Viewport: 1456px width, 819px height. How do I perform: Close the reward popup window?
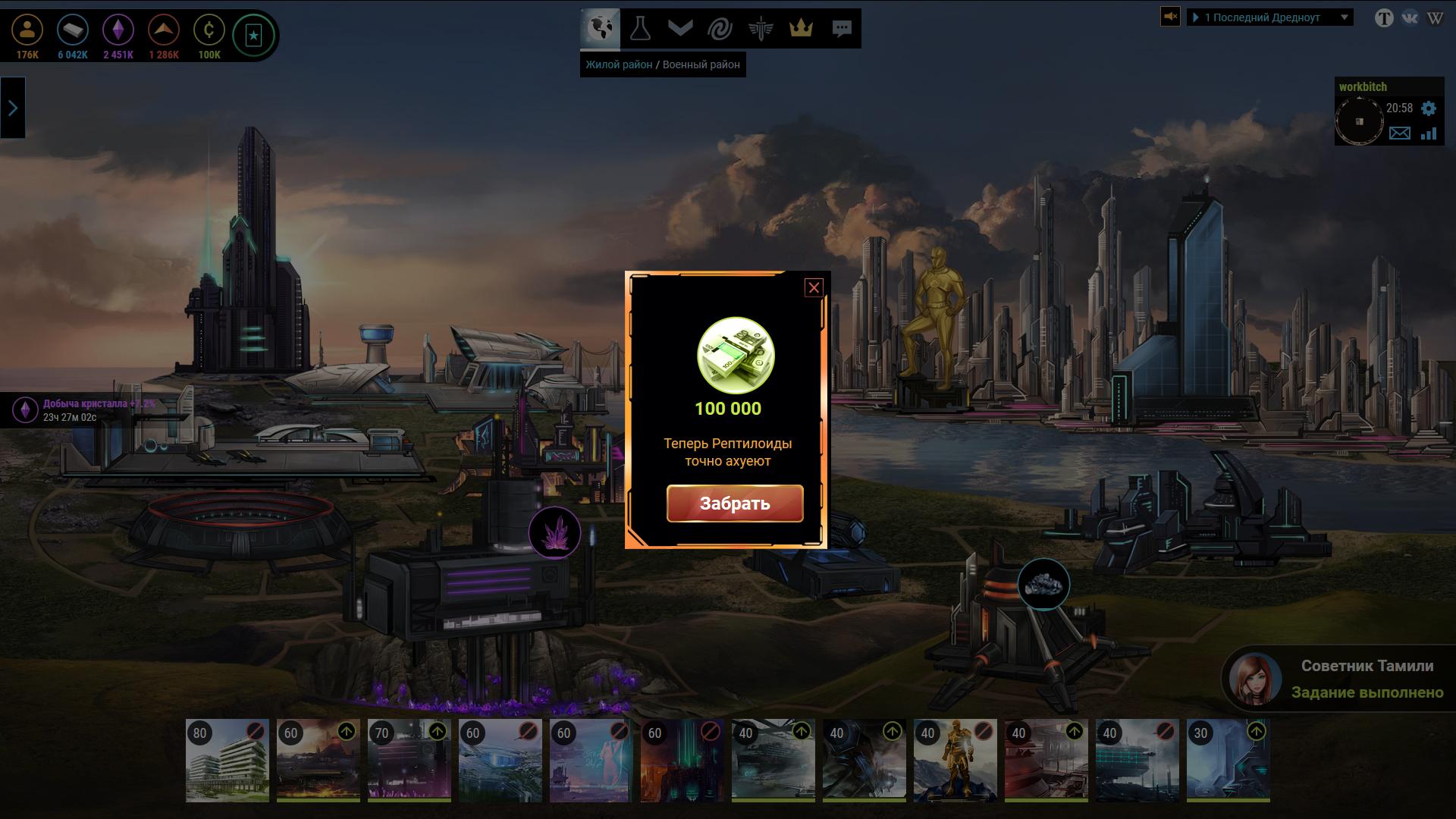pyautogui.click(x=814, y=288)
